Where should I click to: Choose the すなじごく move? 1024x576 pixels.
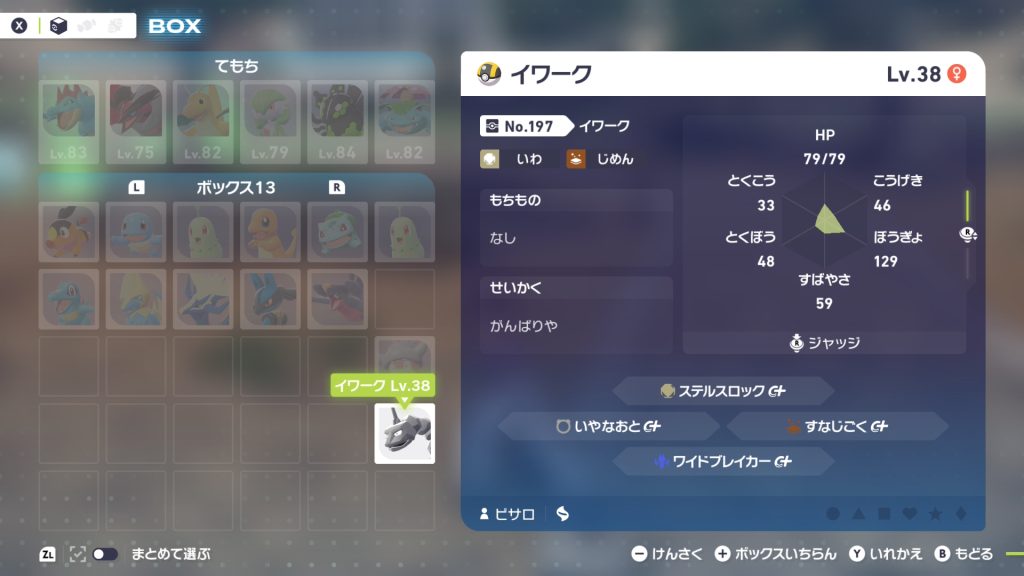pyautogui.click(x=836, y=426)
